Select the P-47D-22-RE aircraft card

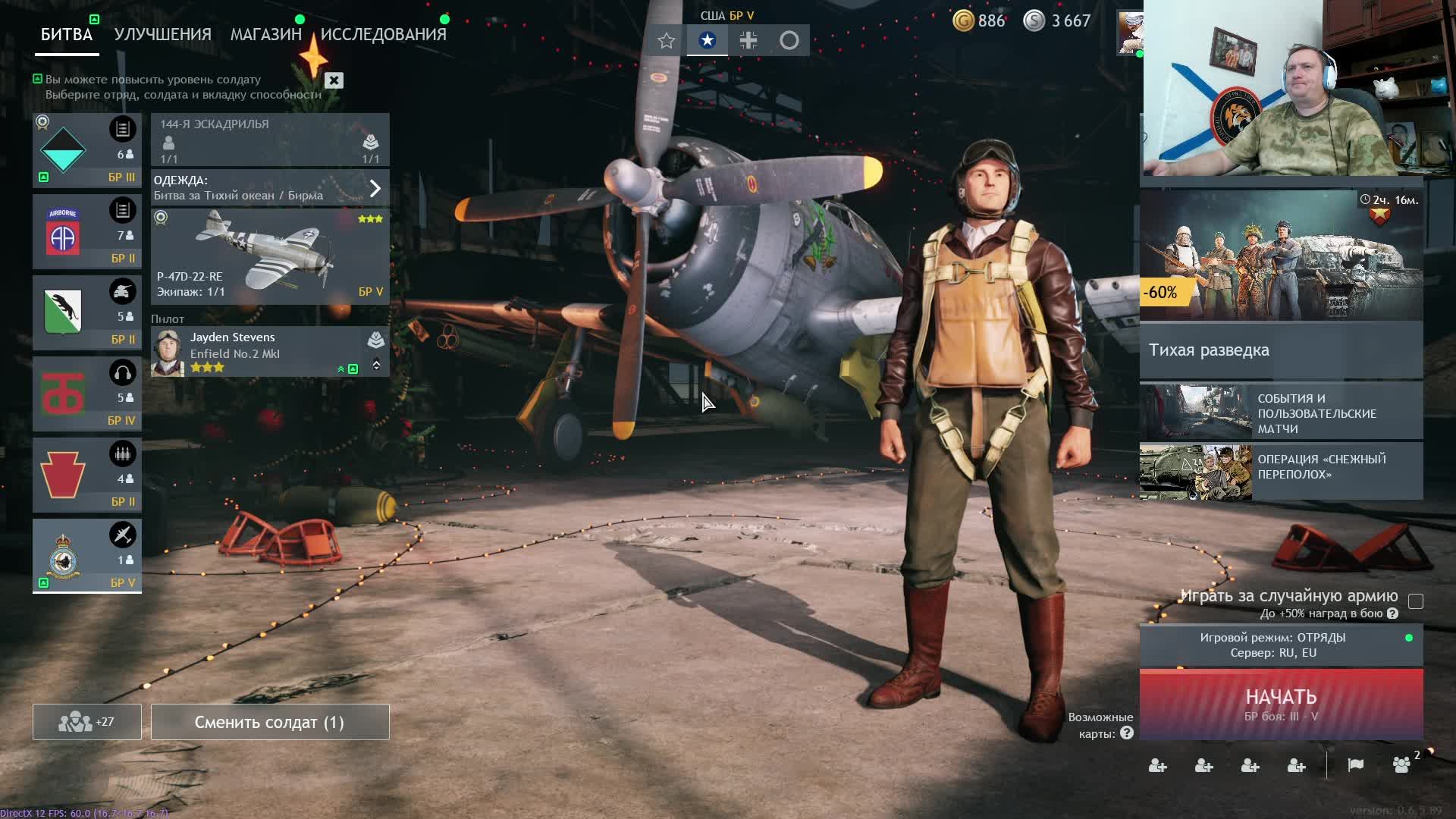270,258
